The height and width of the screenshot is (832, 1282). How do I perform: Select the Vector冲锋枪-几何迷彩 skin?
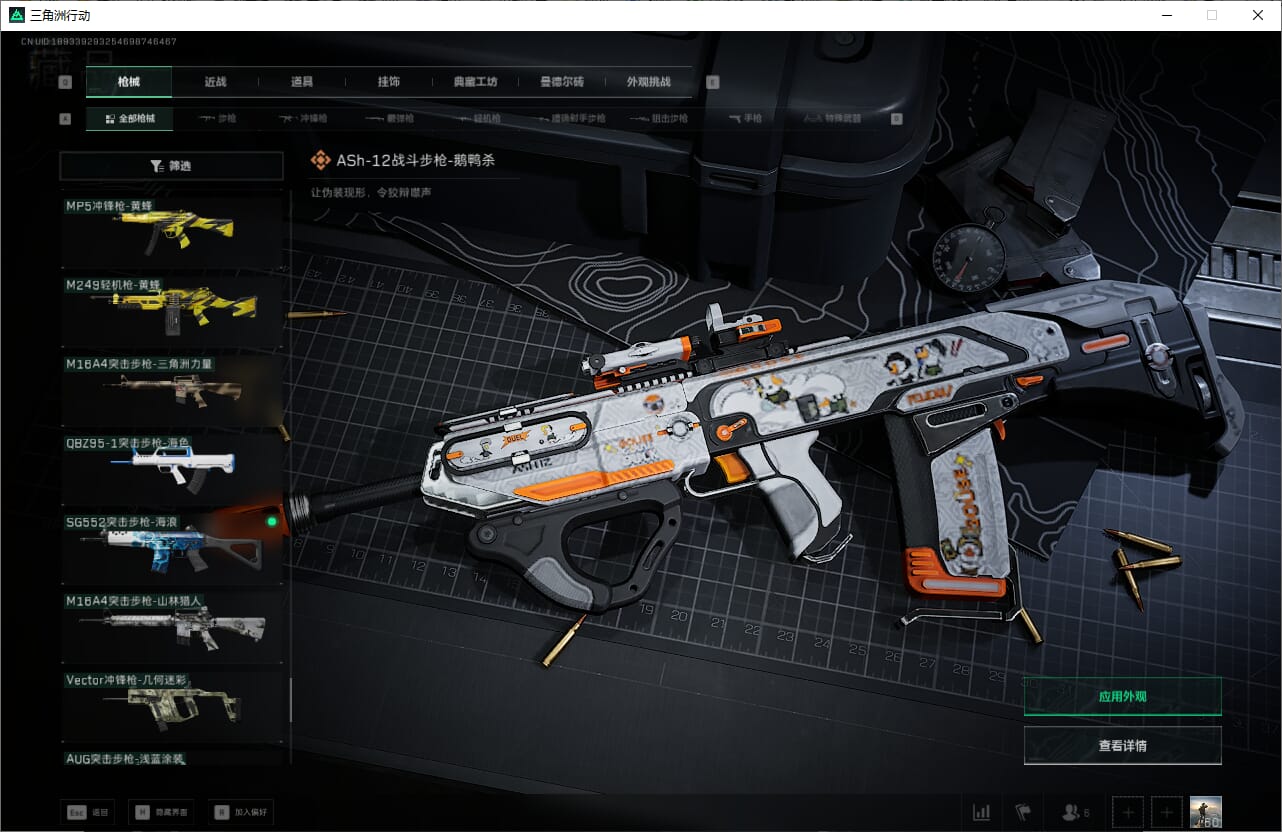[x=172, y=704]
